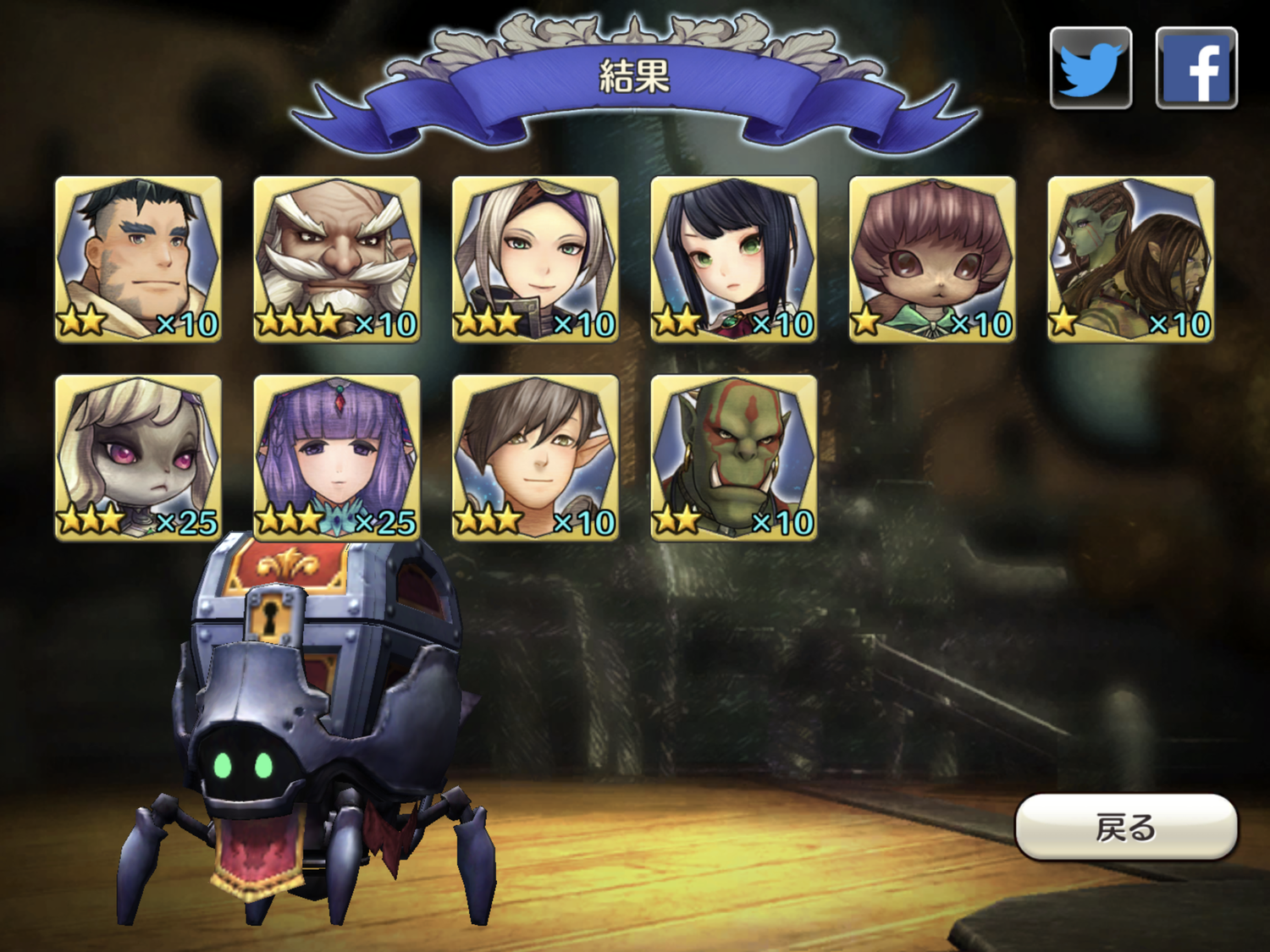Pick the silver-haired woman with goggles

tap(535, 259)
